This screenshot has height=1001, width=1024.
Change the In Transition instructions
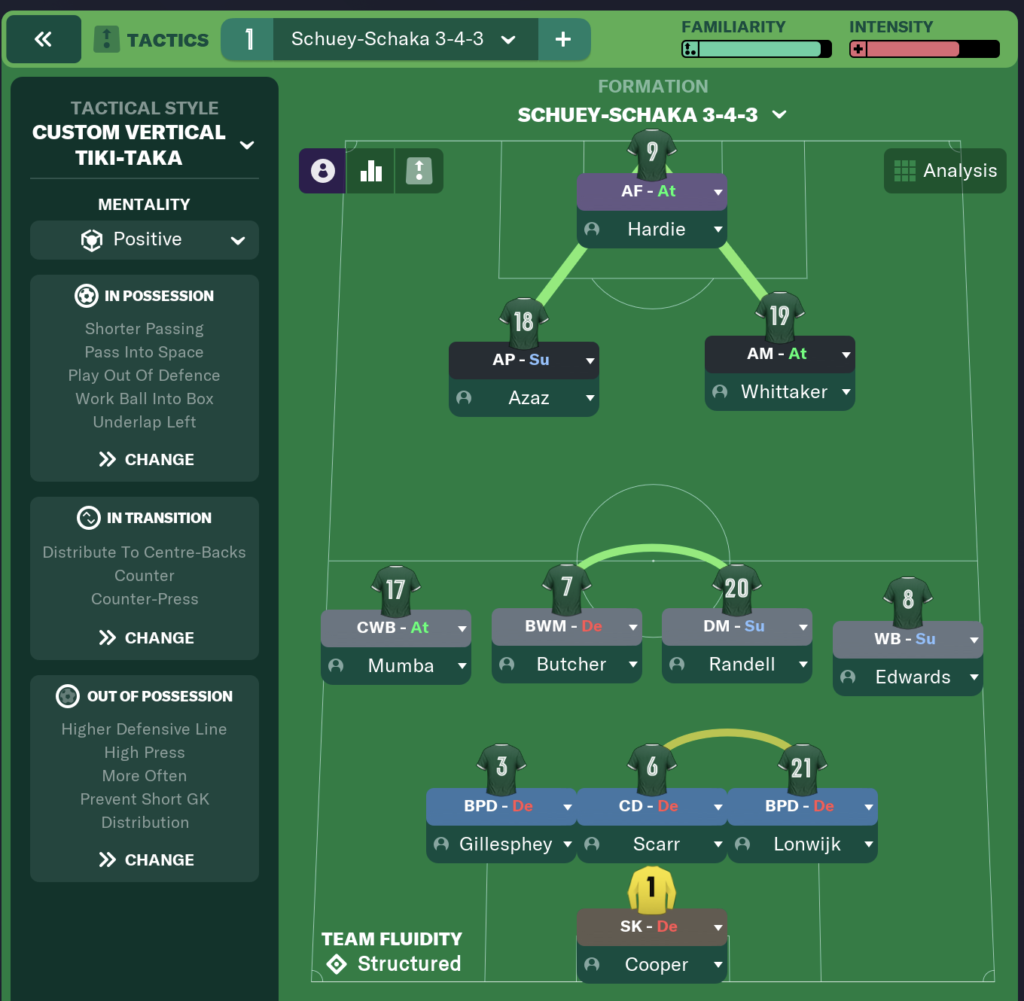[146, 638]
